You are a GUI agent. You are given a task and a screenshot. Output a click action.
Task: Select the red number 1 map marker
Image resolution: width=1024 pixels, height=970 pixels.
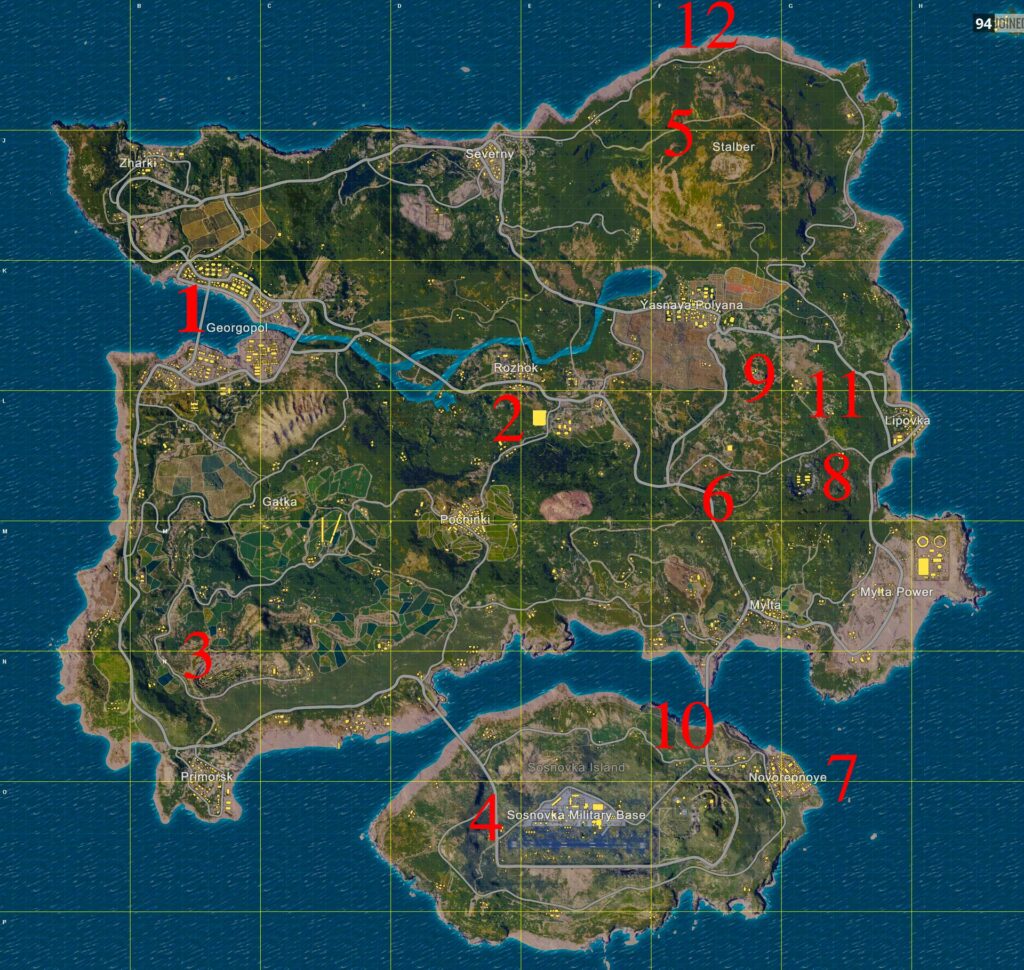coord(190,310)
